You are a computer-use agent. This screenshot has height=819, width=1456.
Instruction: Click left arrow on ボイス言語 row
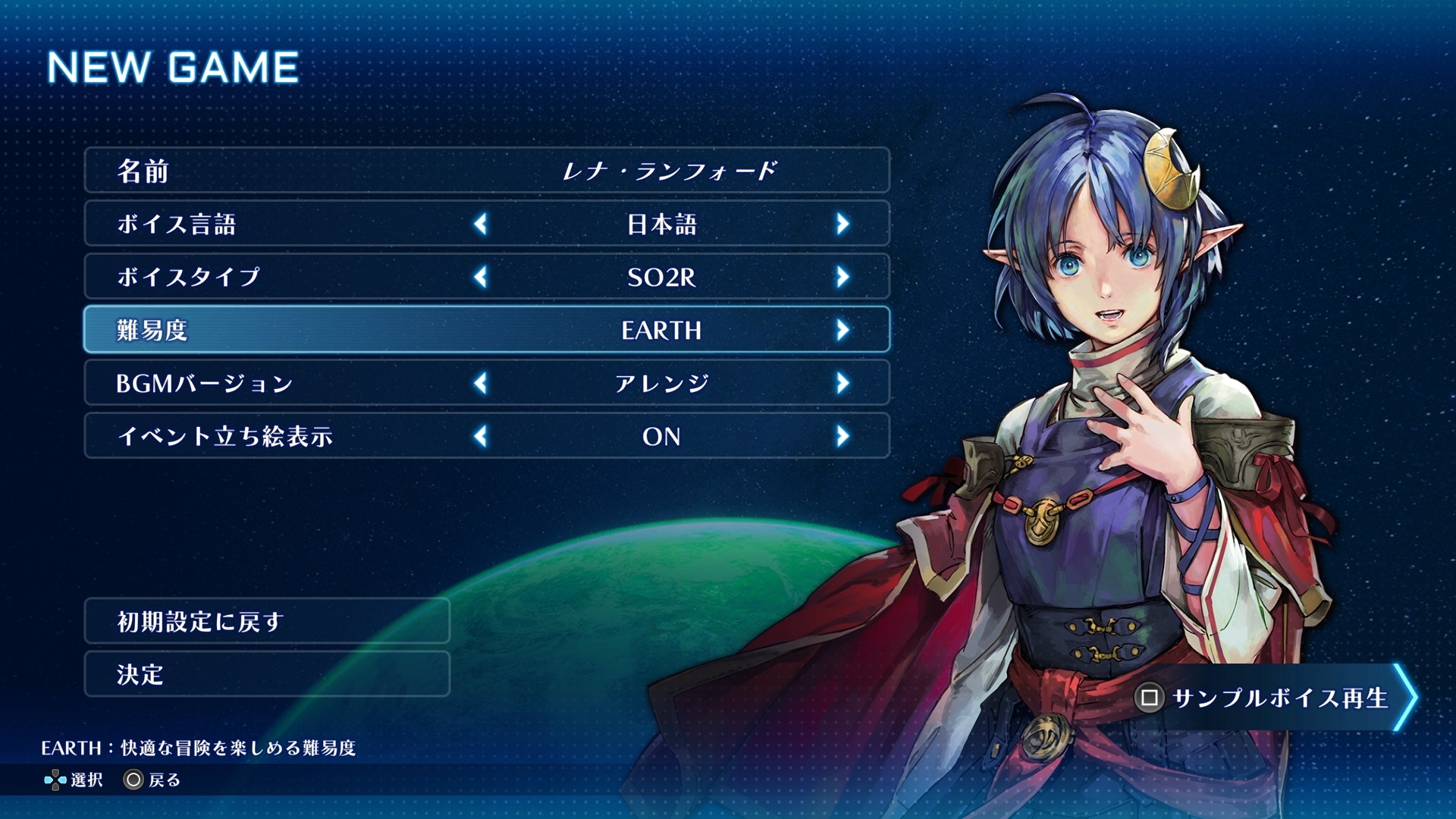(x=480, y=224)
